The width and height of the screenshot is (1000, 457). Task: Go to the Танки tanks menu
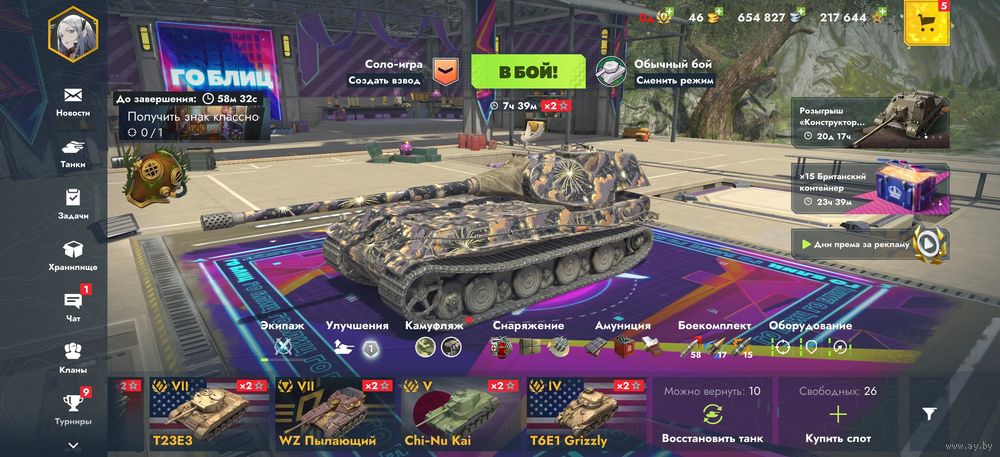(72, 152)
